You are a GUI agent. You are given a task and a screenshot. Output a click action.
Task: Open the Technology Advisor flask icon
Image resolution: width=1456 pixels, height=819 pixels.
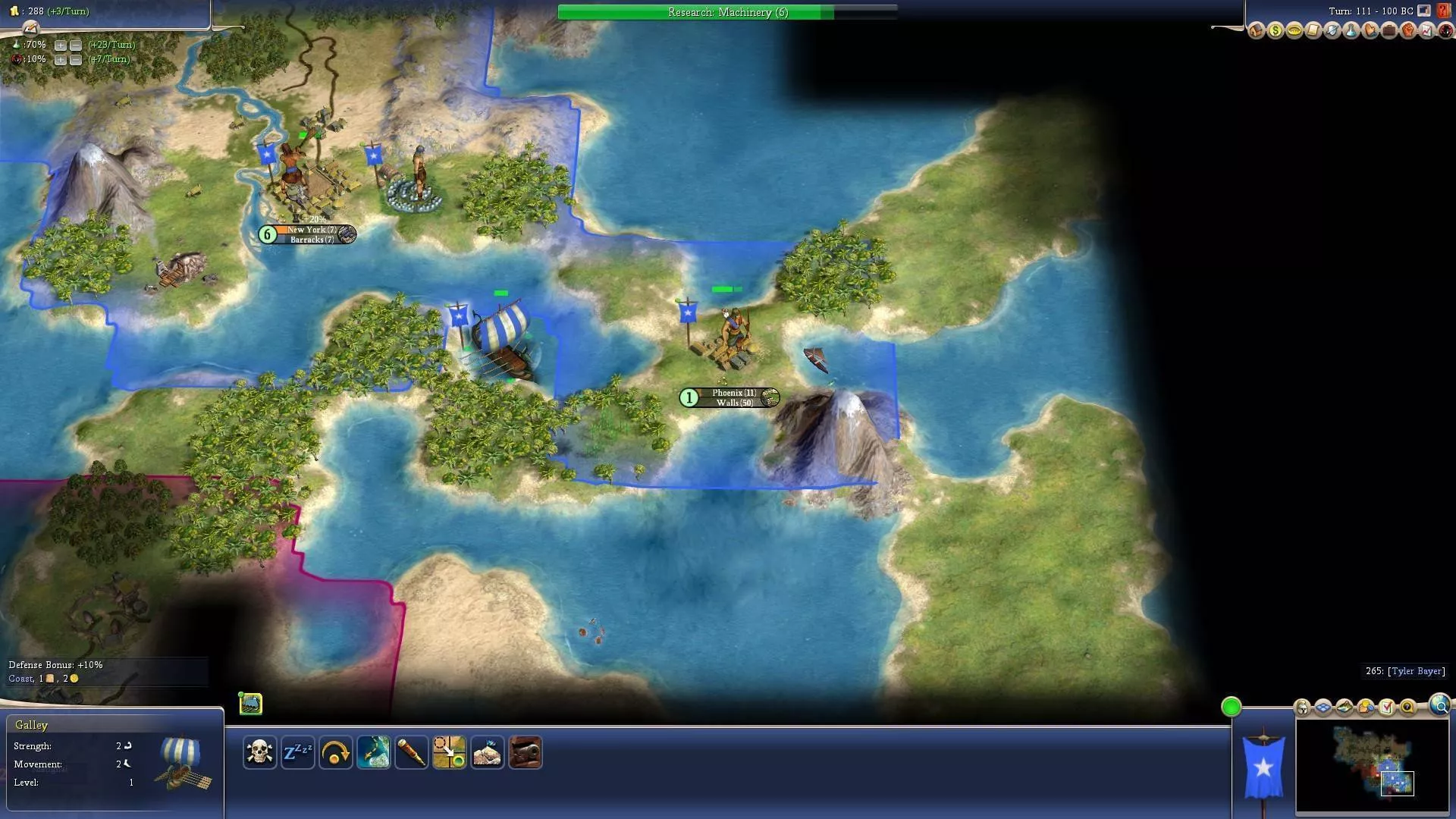coord(1351,31)
